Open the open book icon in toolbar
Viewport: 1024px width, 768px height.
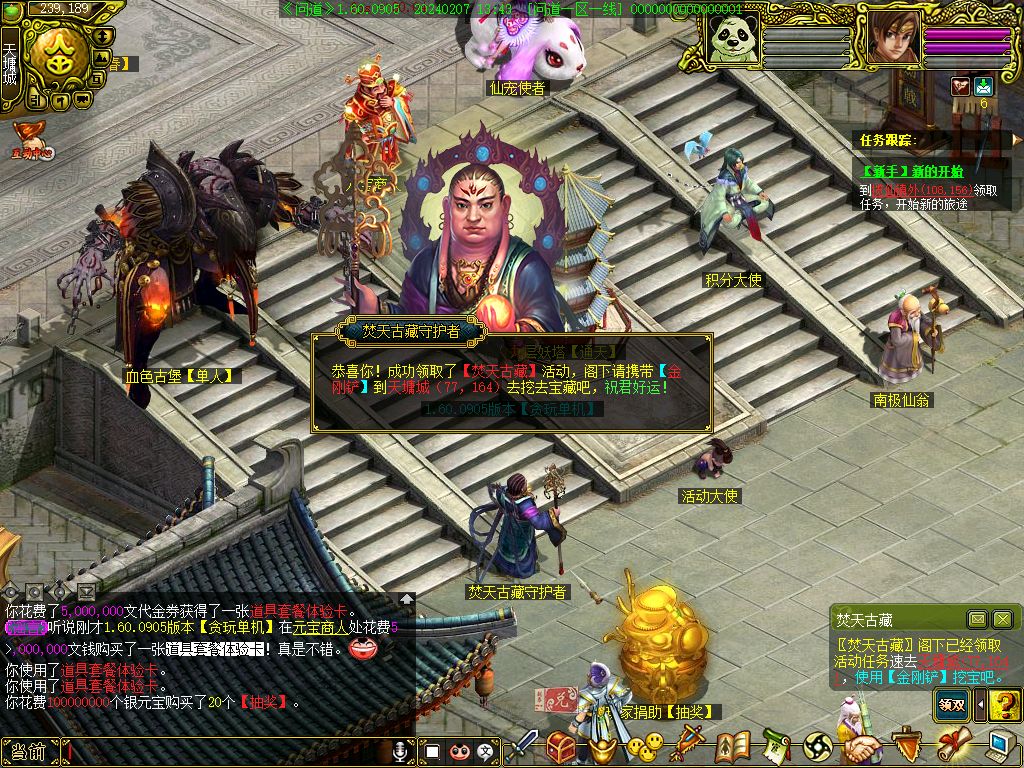tap(732, 746)
